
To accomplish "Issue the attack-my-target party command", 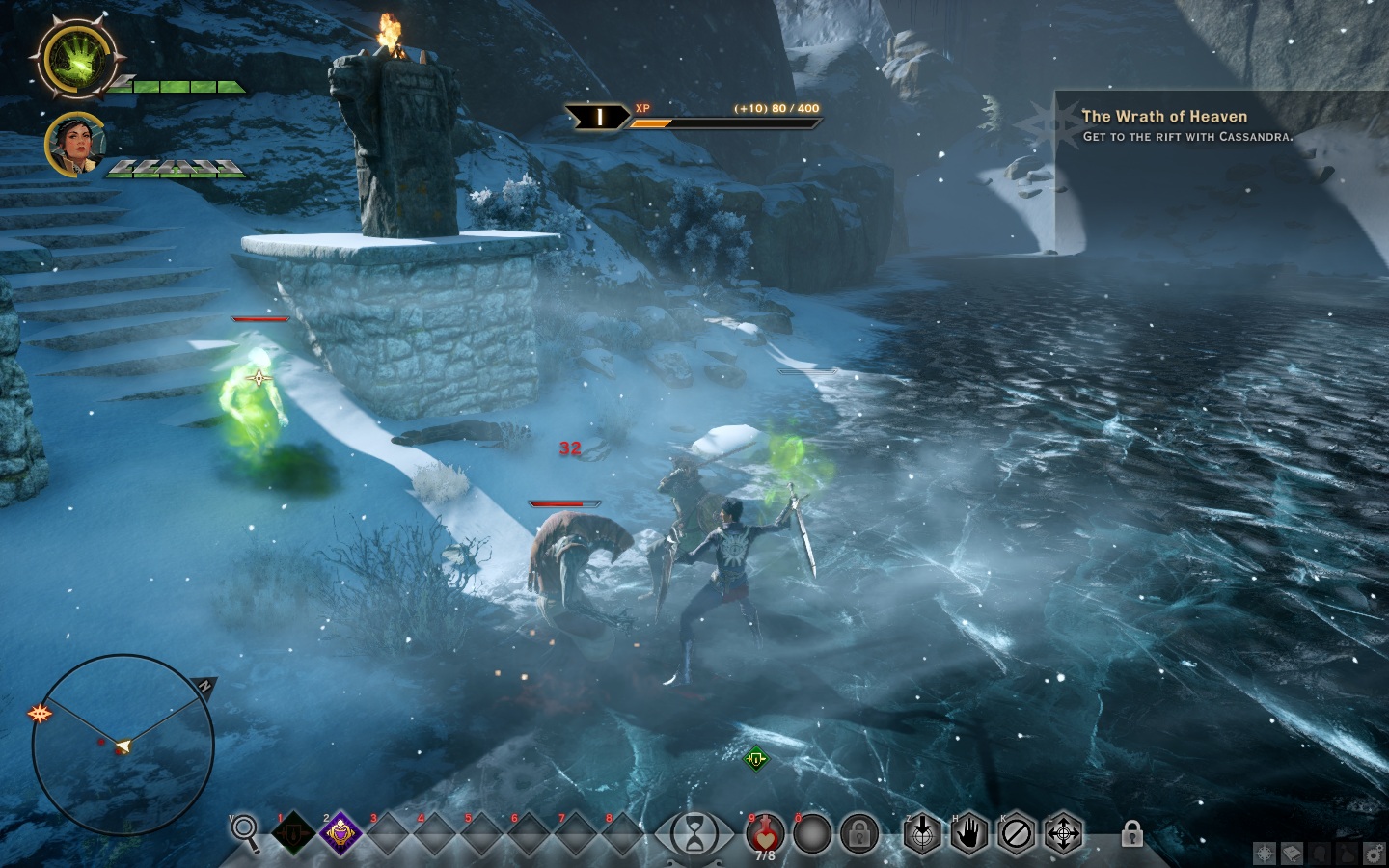I will point(922,833).
